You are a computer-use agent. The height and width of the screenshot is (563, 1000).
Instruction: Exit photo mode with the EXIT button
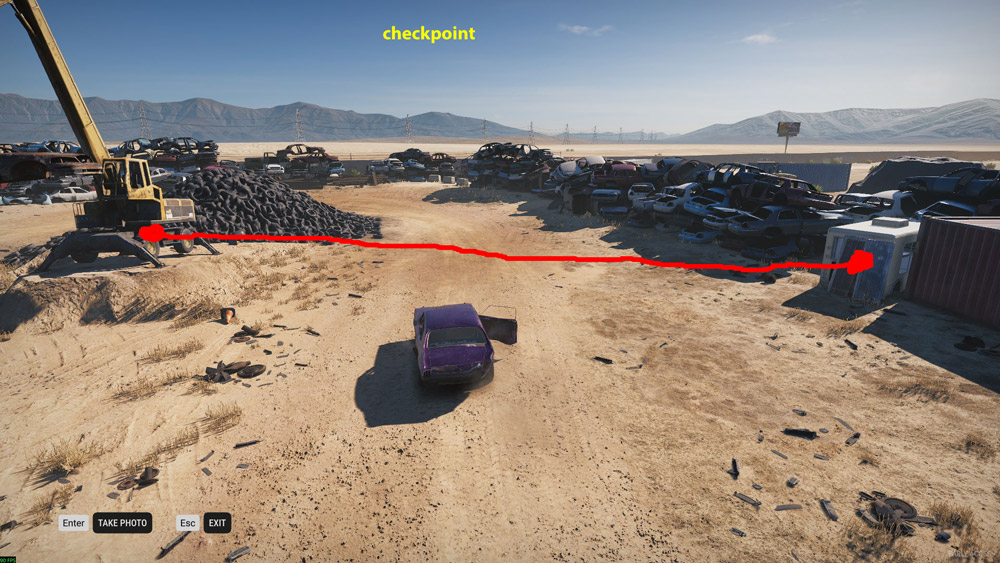217,523
